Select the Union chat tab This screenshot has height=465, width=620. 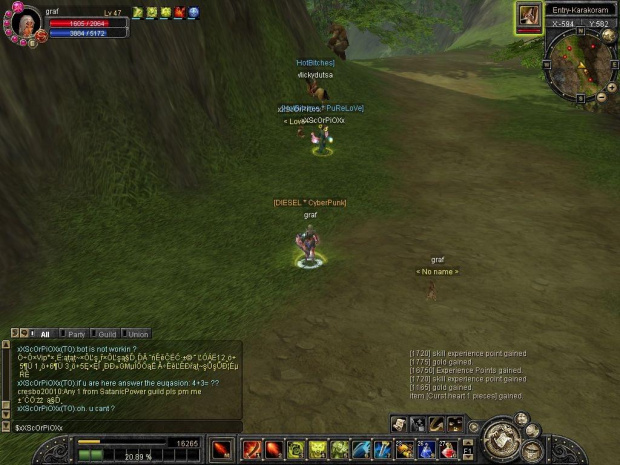click(x=137, y=334)
